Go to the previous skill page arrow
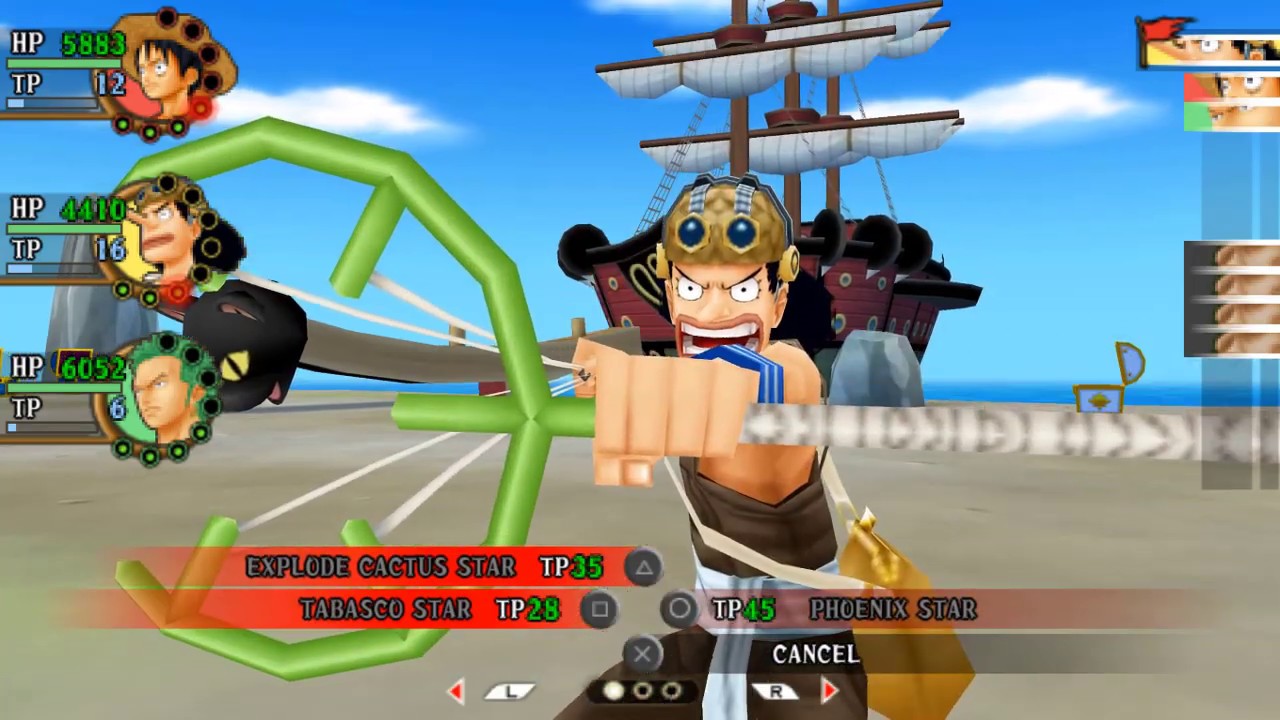This screenshot has height=720, width=1280. pyautogui.click(x=456, y=691)
